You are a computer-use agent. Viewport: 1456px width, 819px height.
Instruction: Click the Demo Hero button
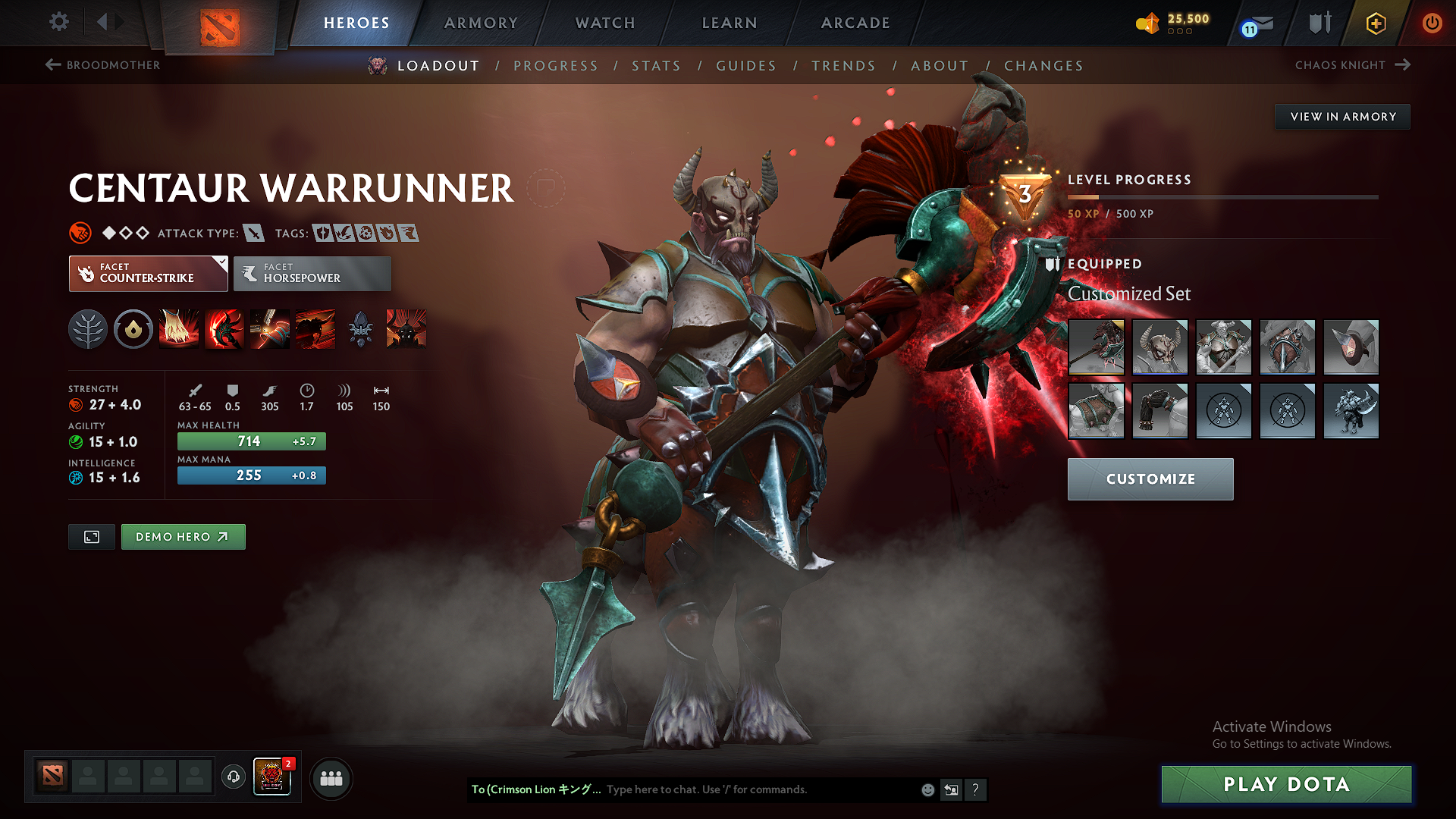183,536
